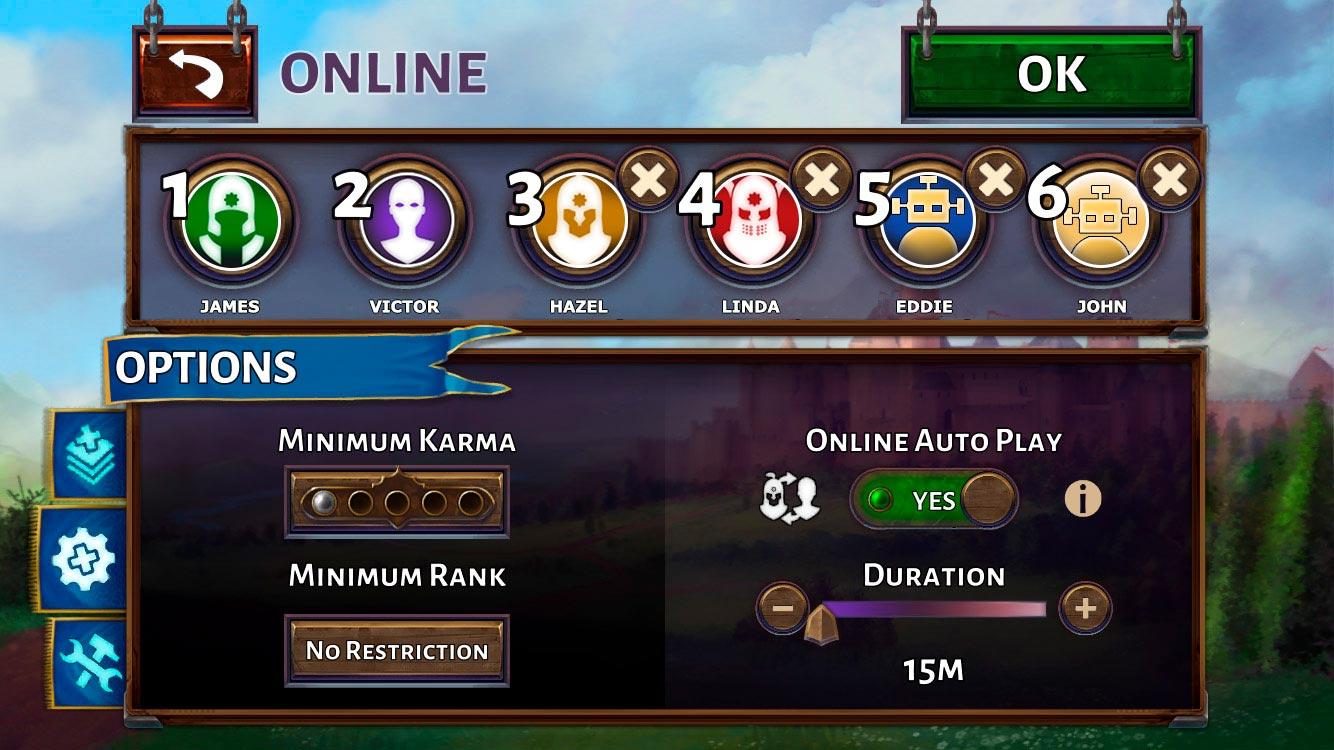Screen dimensions: 1334x750
Task: Select James's green player avatar
Action: click(231, 222)
